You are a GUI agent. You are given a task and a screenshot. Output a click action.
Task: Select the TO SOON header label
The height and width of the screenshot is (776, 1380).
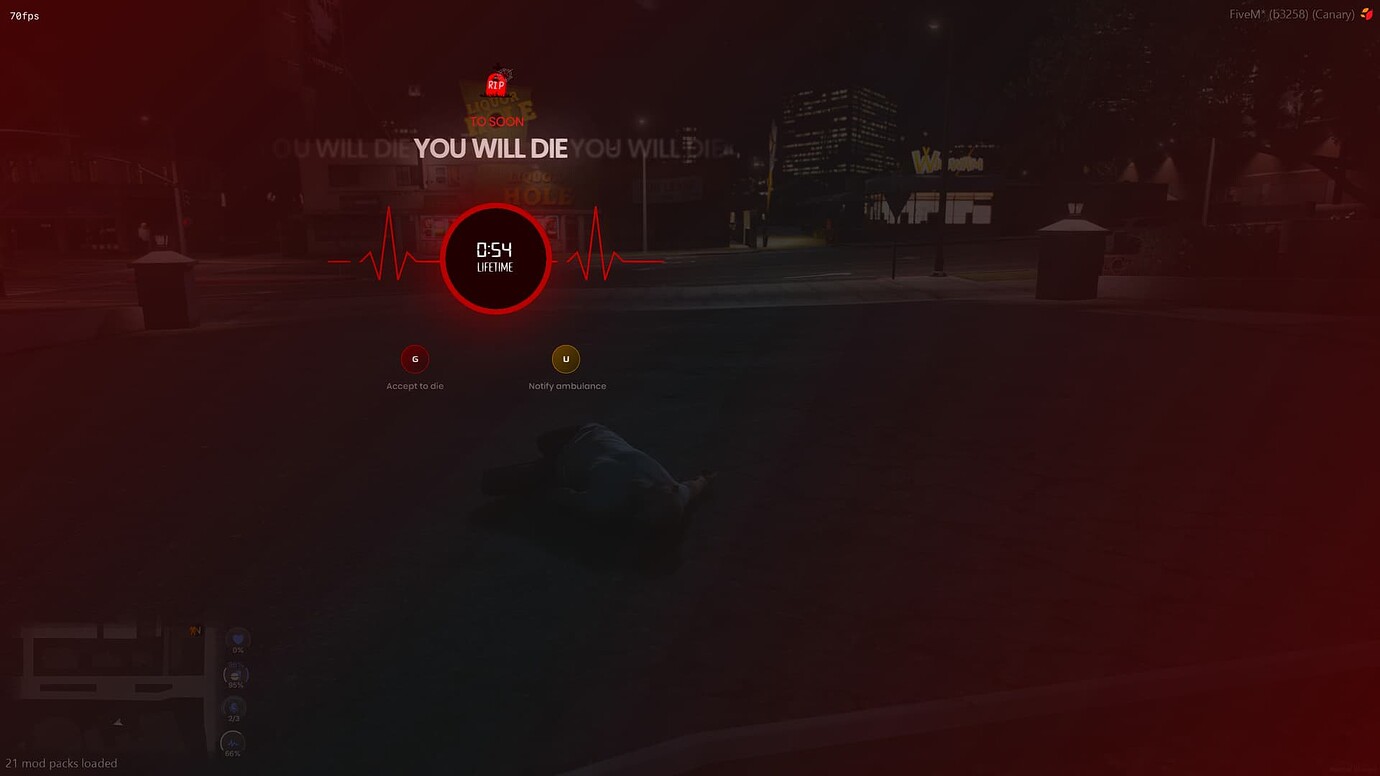496,121
